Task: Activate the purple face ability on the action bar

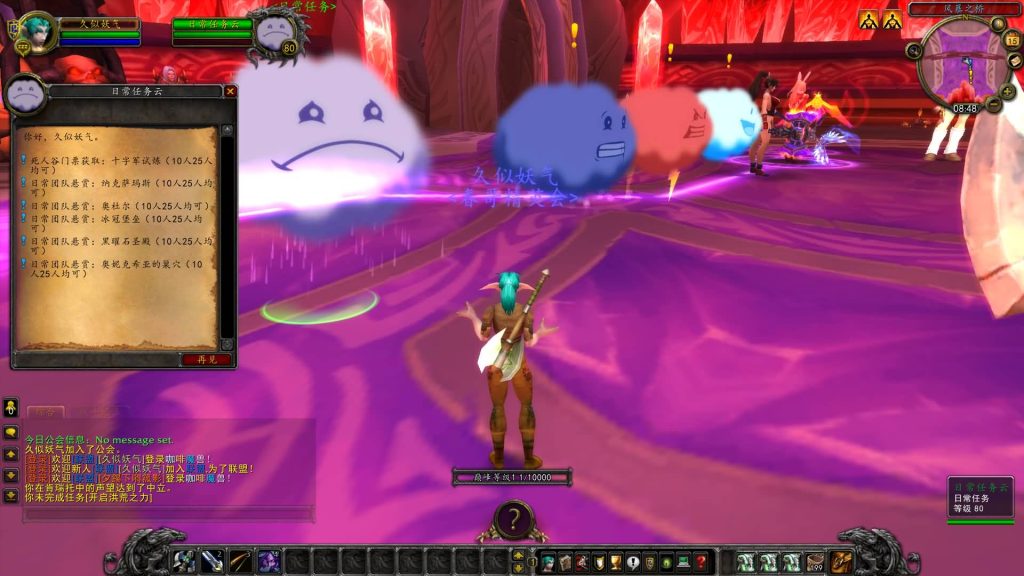Action: (x=268, y=562)
